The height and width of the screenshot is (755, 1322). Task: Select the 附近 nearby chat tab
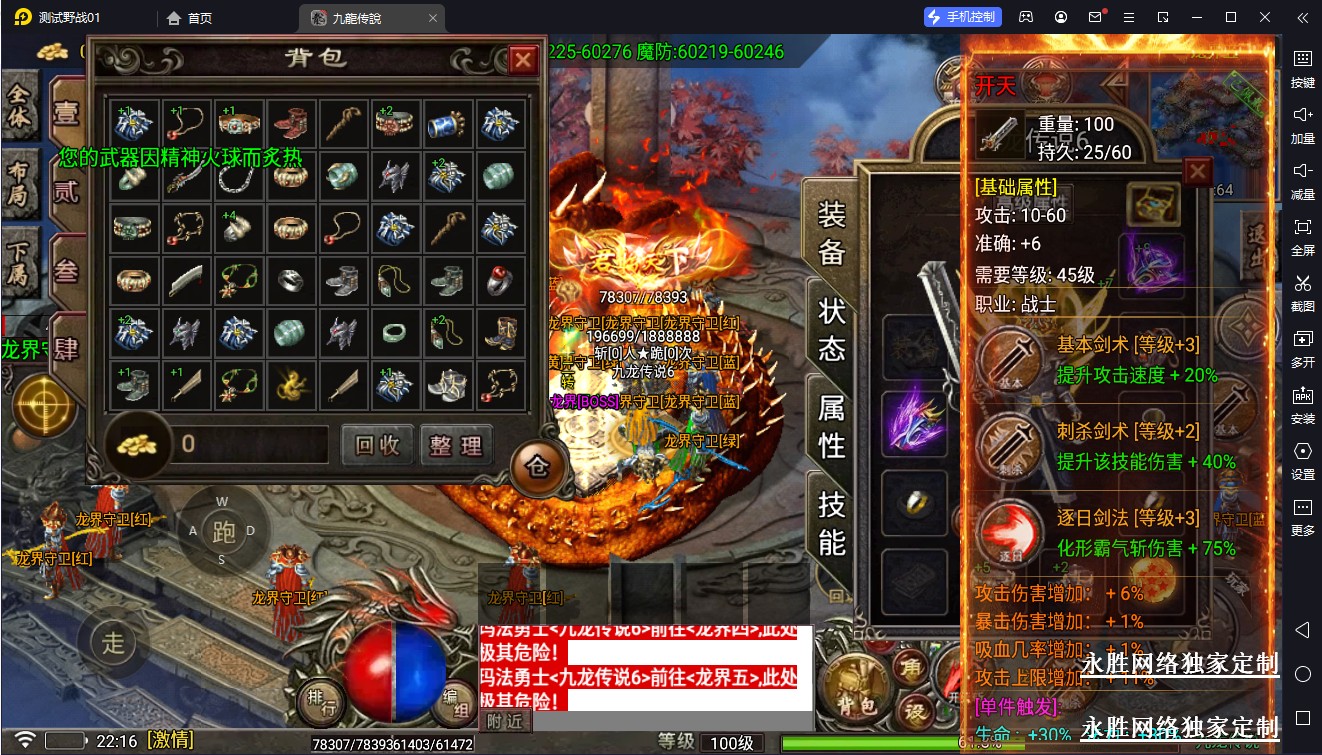tap(505, 721)
